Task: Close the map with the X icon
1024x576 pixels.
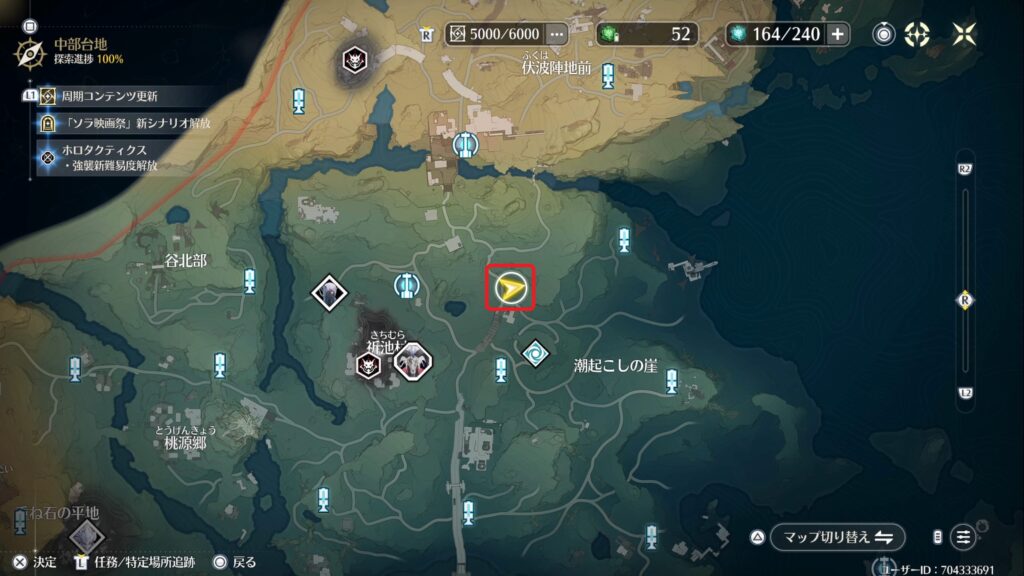Action: (x=964, y=34)
